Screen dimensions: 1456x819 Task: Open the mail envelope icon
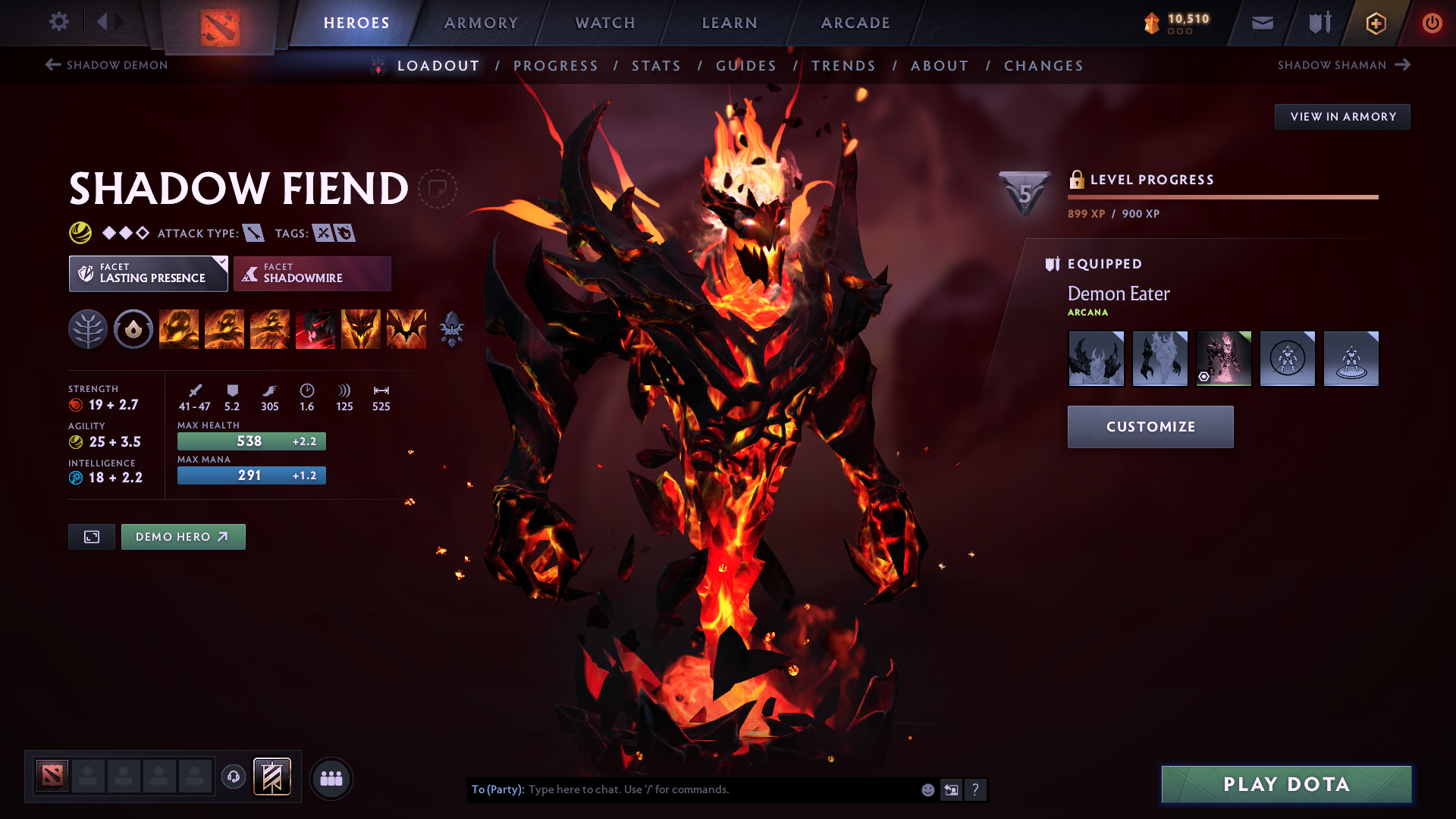(1262, 23)
